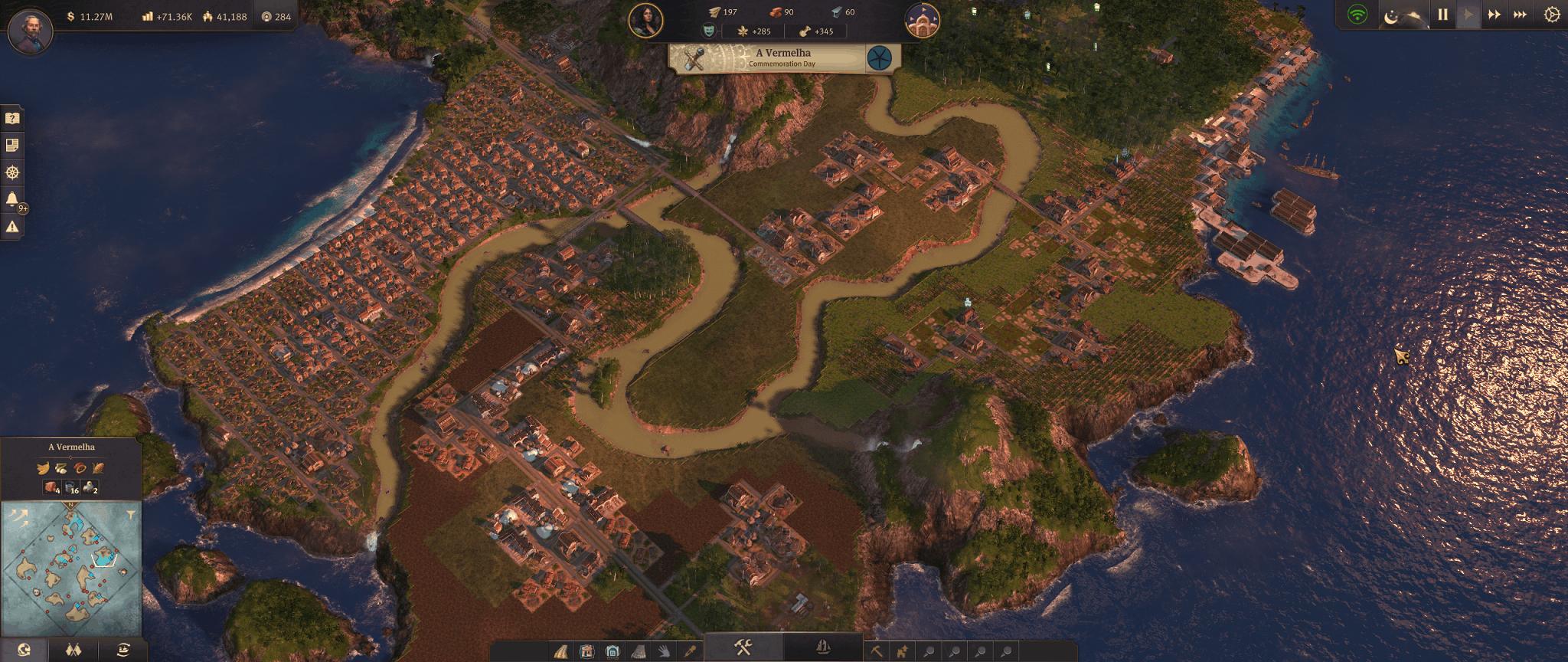Open the construction menu with hammer and wrench
The height and width of the screenshot is (662, 1568).
743,648
